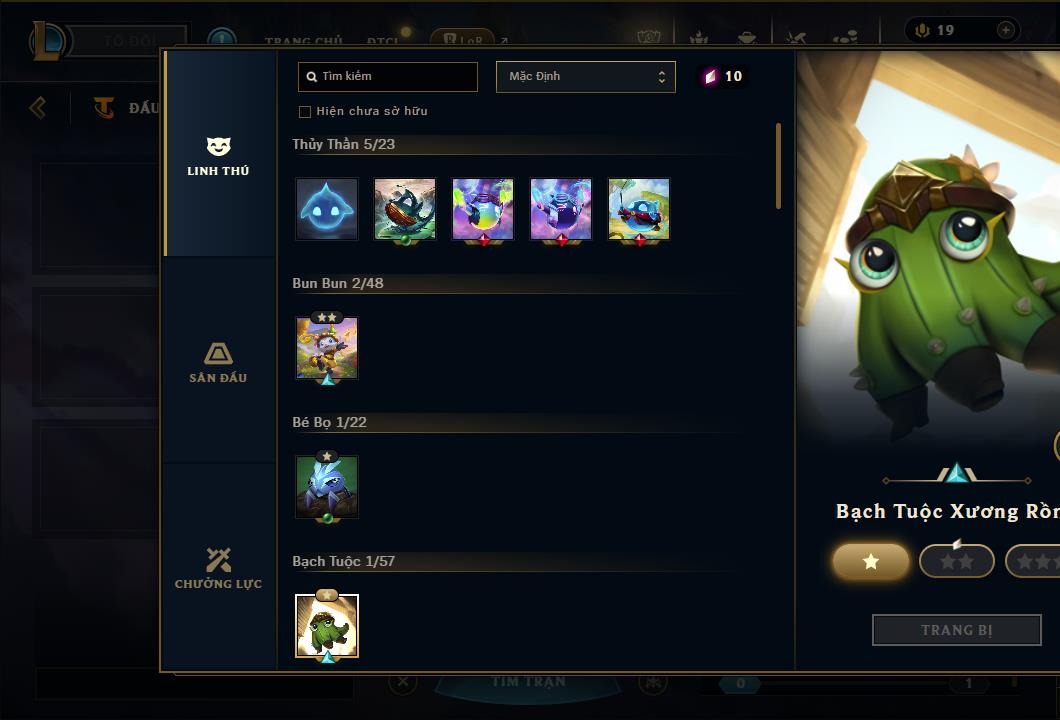1060x720 pixels.
Task: Pick the cactus Bạch Tuộc little legend
Action: tap(327, 626)
